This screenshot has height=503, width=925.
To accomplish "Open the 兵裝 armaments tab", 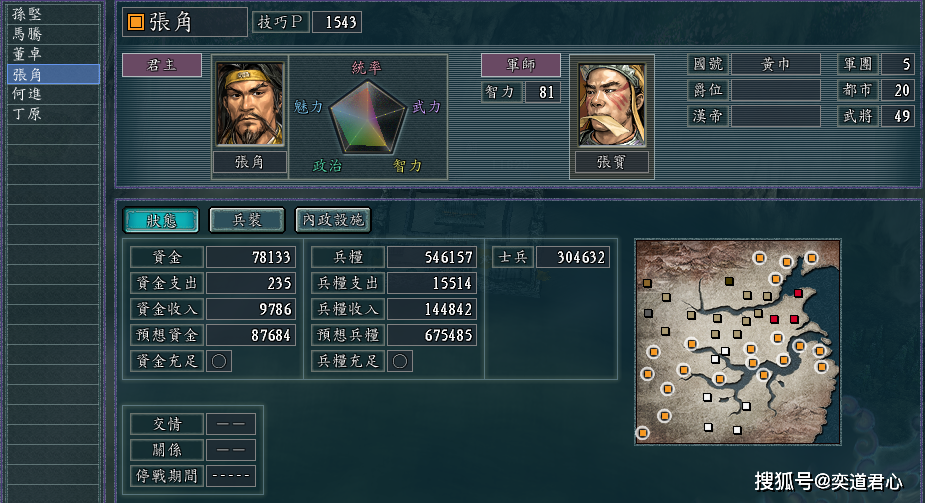I will (246, 220).
